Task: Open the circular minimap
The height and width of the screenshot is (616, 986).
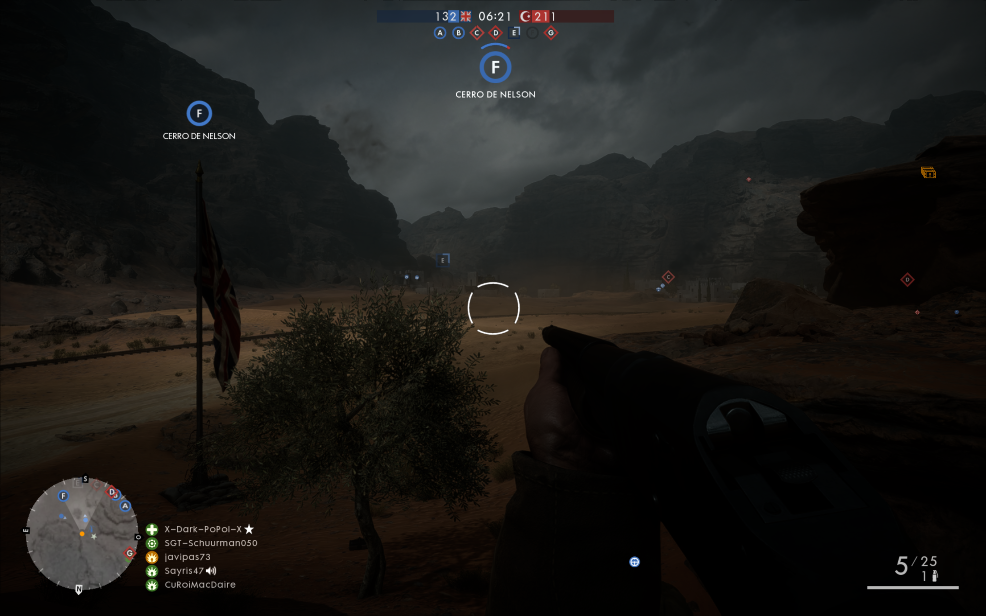Action: point(82,534)
